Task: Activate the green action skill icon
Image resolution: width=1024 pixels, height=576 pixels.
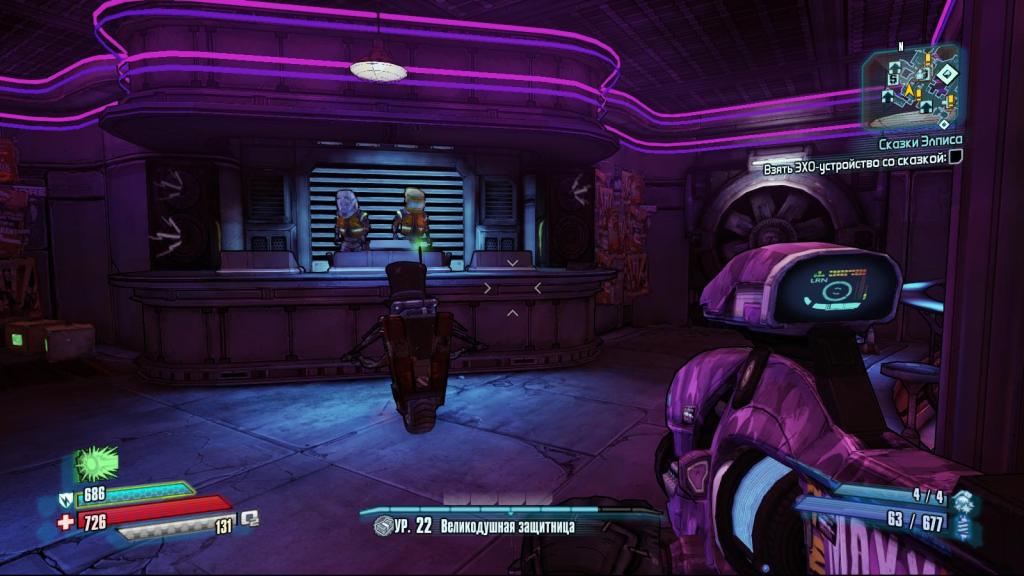Action: point(96,463)
